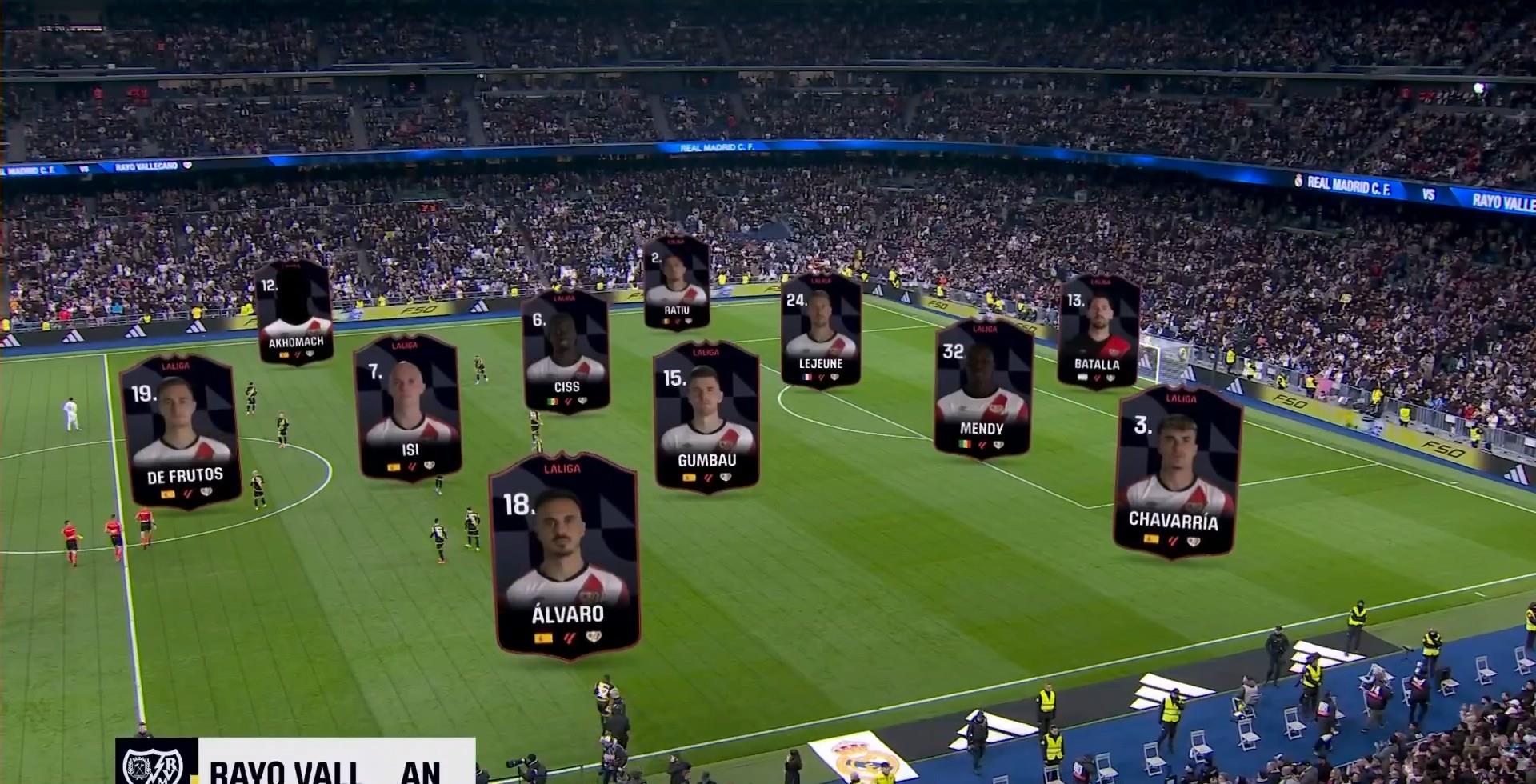Select Akhomach's lineup card

coord(294,313)
